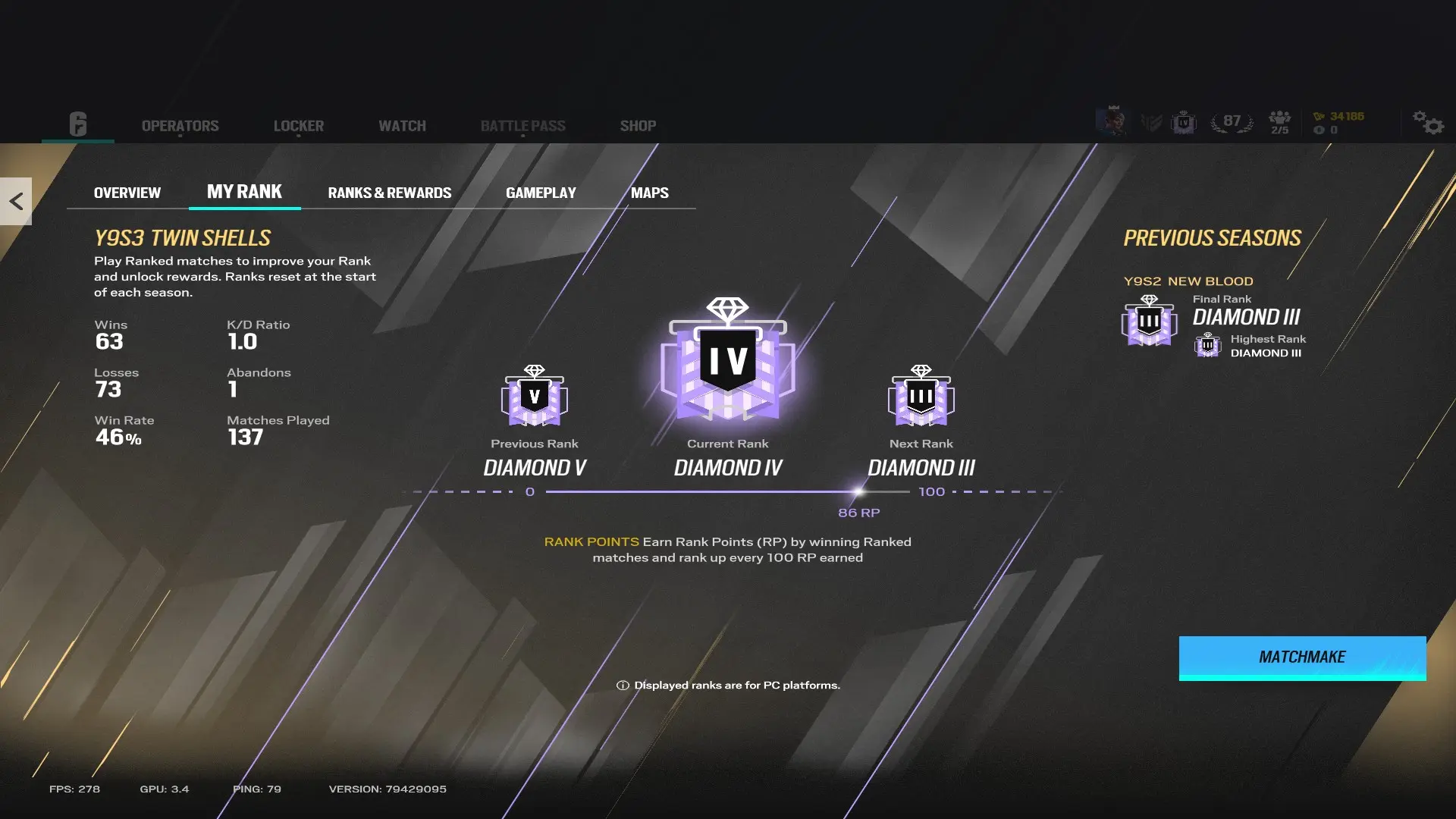
Task: Click the displayed ranks info icon
Action: tap(622, 684)
